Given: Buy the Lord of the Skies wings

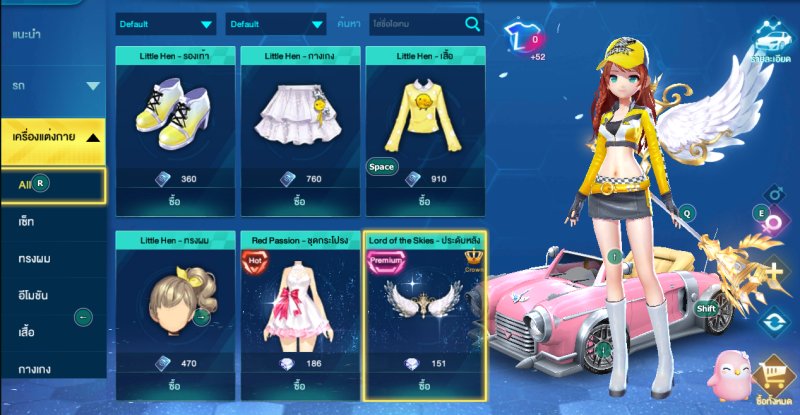Looking at the screenshot, I should (x=424, y=385).
